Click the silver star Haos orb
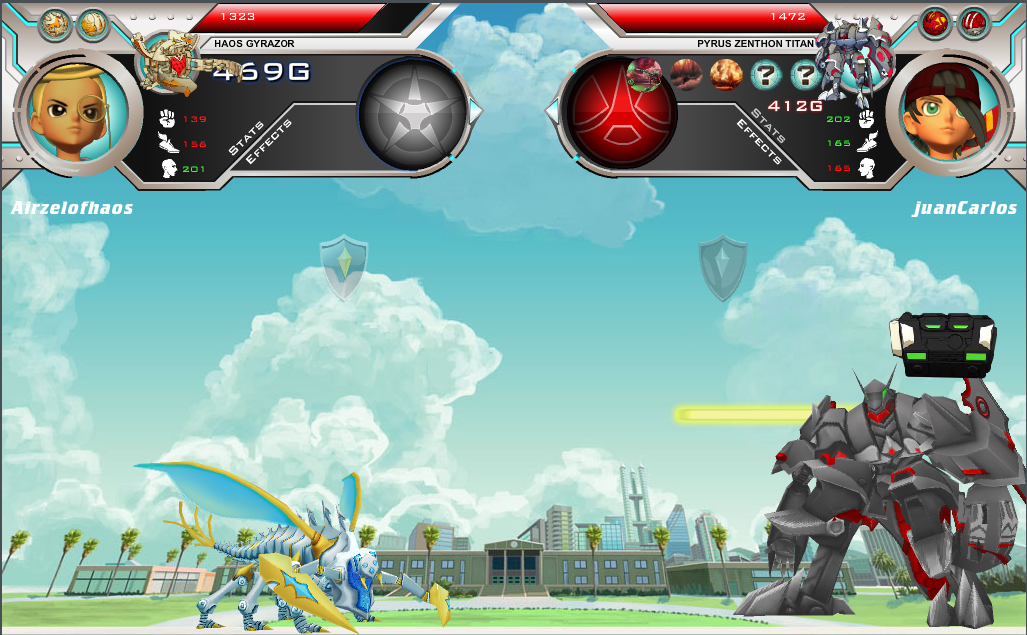 pos(412,110)
